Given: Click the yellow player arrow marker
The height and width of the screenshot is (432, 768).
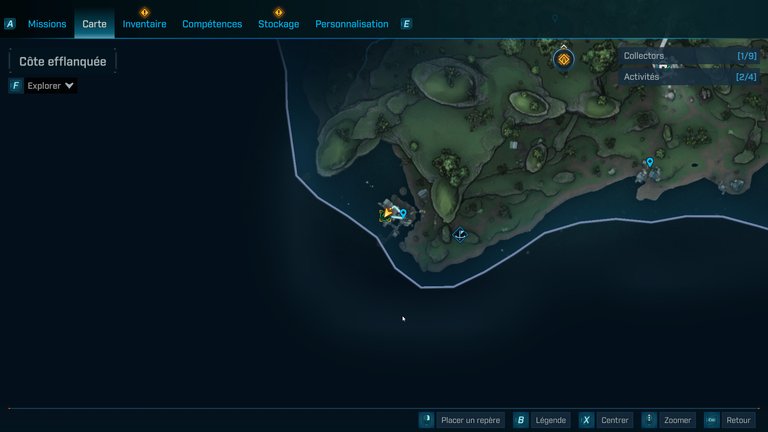Looking at the screenshot, I should click(387, 212).
